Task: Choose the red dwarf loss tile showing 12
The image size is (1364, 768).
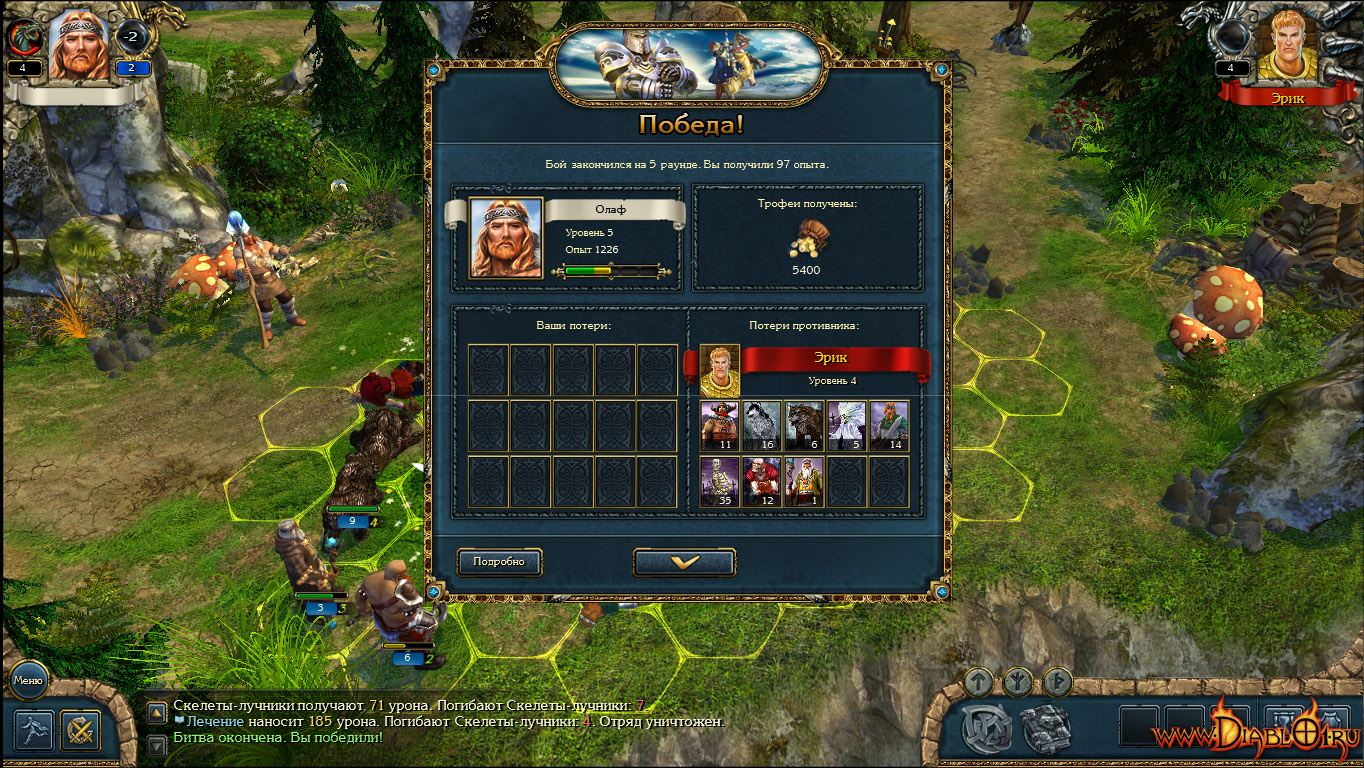Action: [x=762, y=482]
